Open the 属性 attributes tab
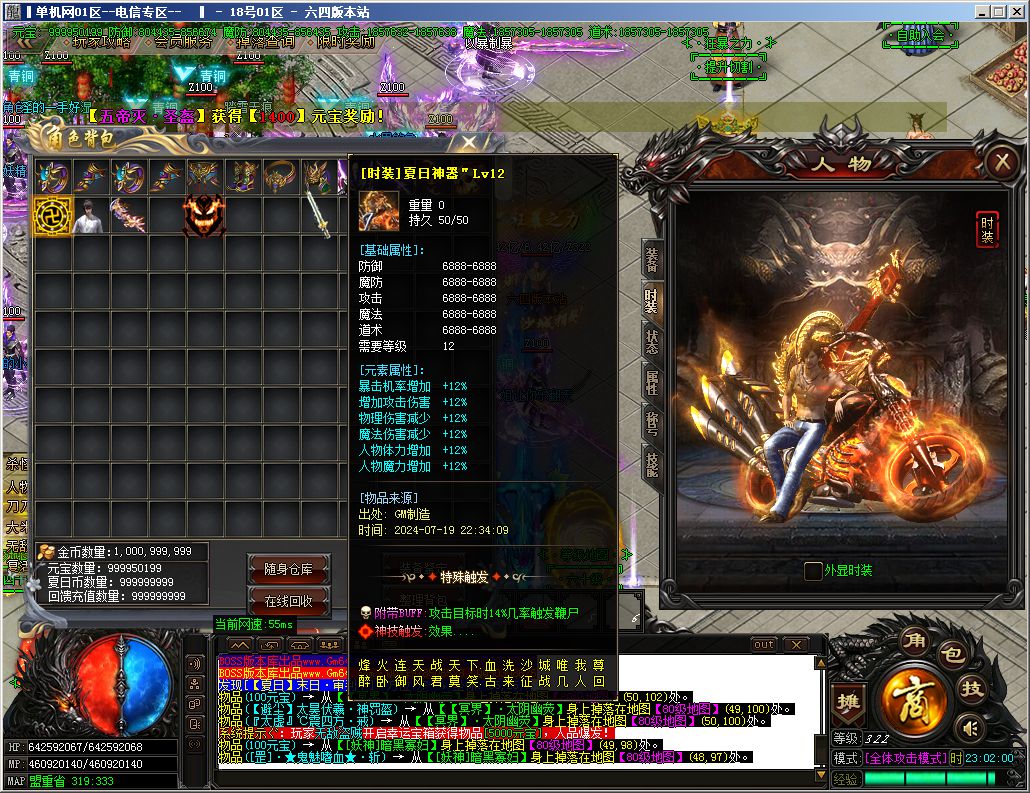This screenshot has width=1030, height=793. pyautogui.click(x=652, y=381)
